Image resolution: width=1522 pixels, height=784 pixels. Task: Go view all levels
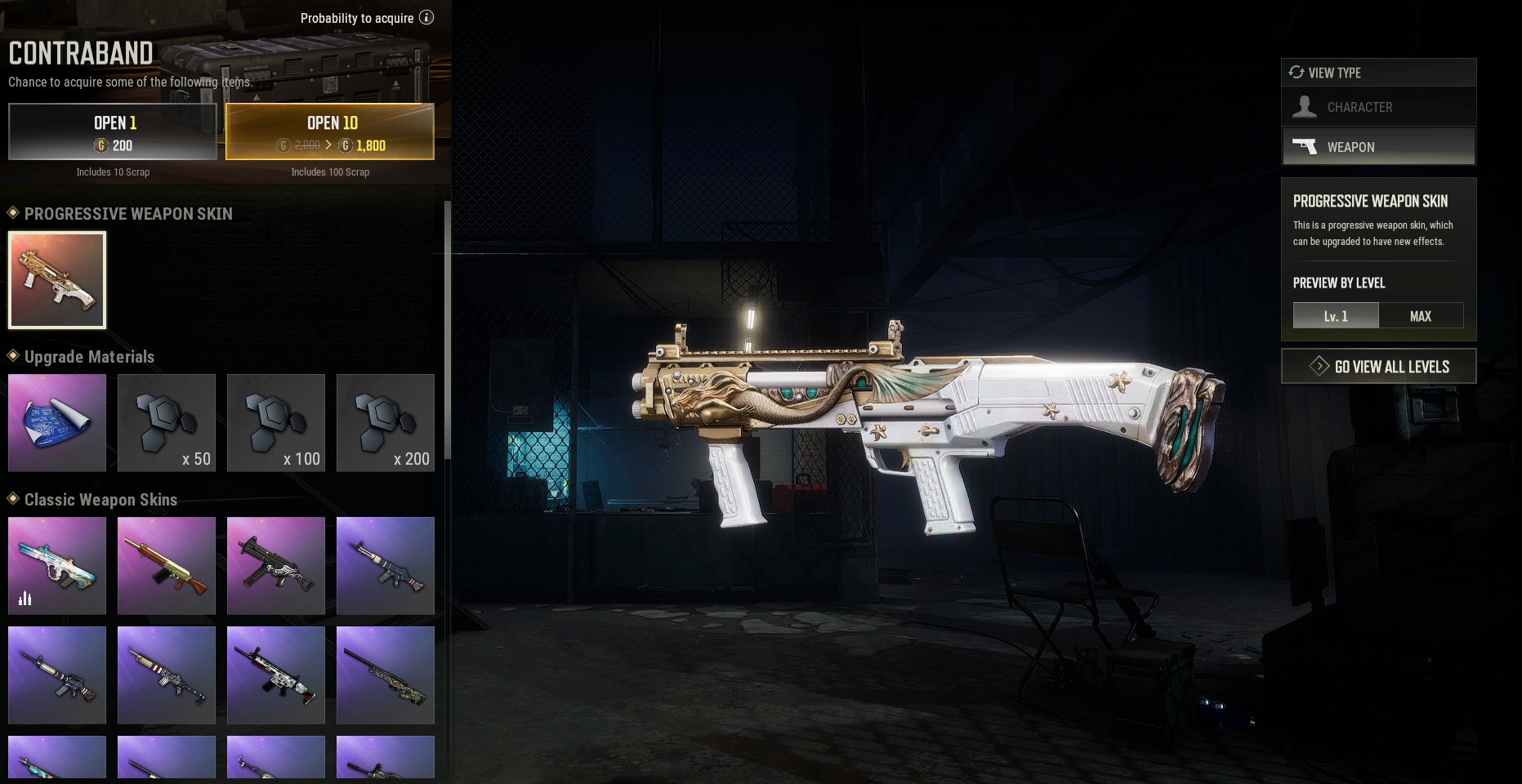pos(1378,367)
